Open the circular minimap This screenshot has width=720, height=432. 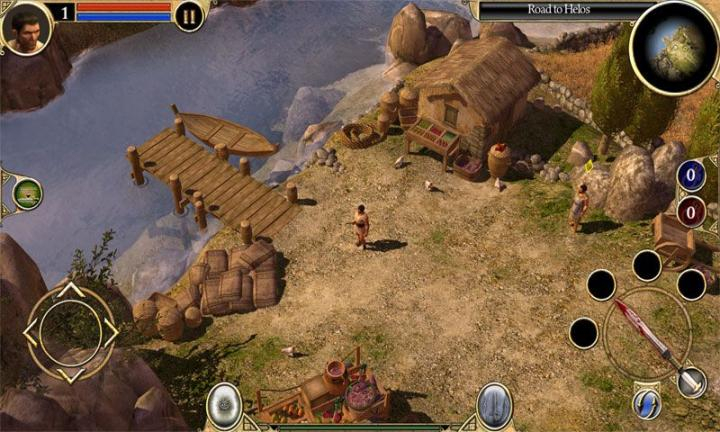pyautogui.click(x=673, y=46)
